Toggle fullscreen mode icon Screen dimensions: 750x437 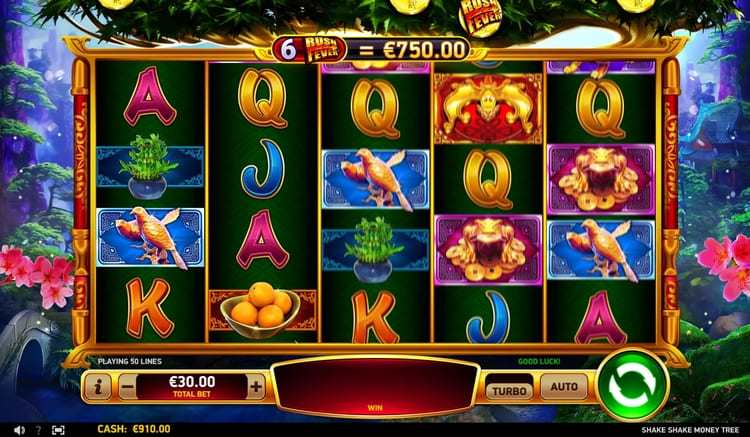pyautogui.click(x=58, y=429)
